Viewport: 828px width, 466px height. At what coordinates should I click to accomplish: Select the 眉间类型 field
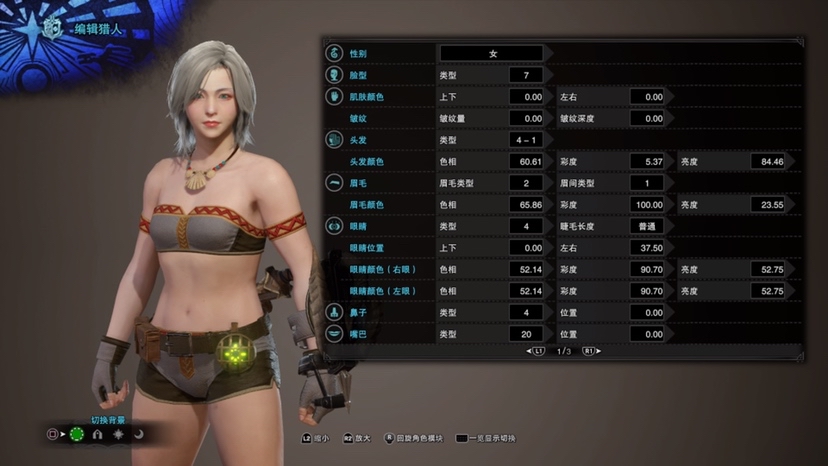tap(647, 183)
